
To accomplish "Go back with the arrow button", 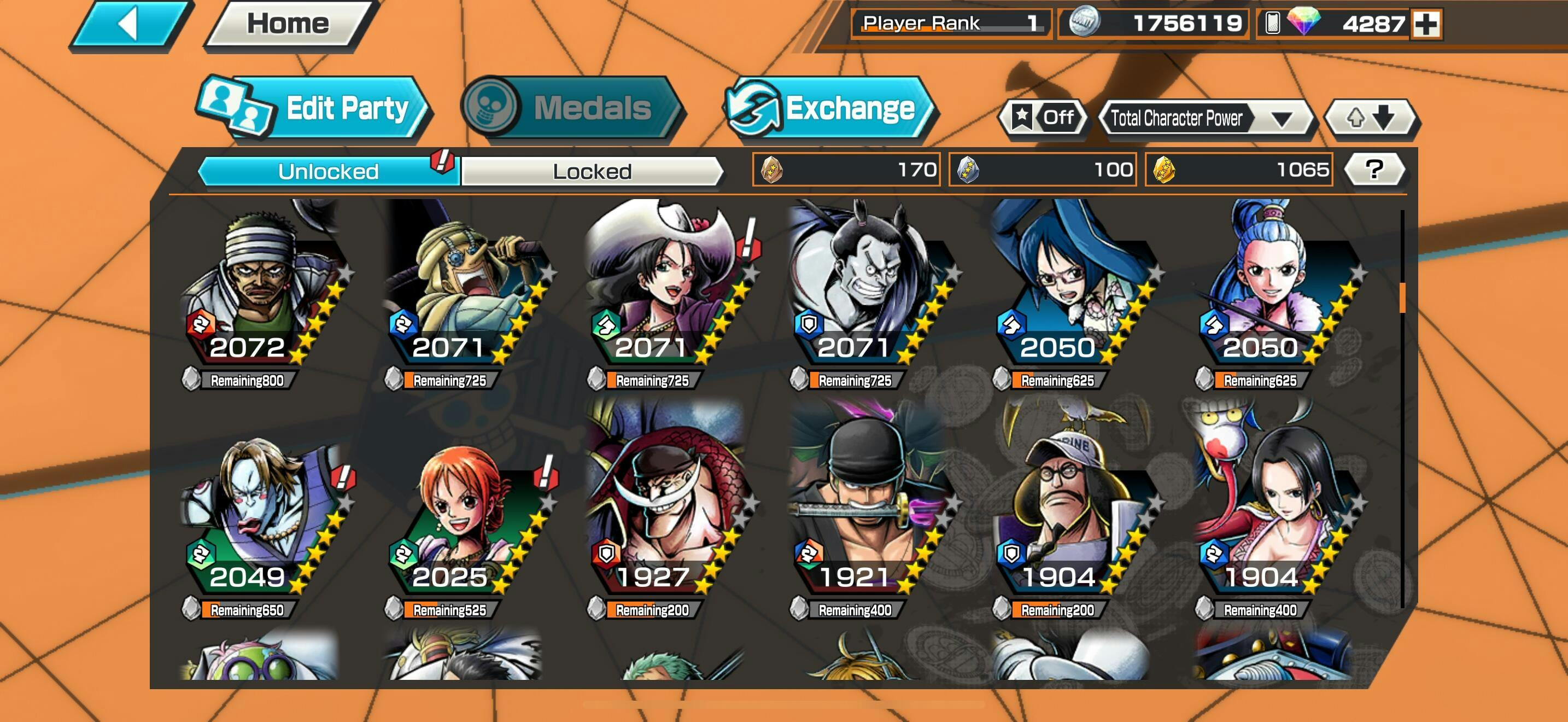I will (130, 25).
